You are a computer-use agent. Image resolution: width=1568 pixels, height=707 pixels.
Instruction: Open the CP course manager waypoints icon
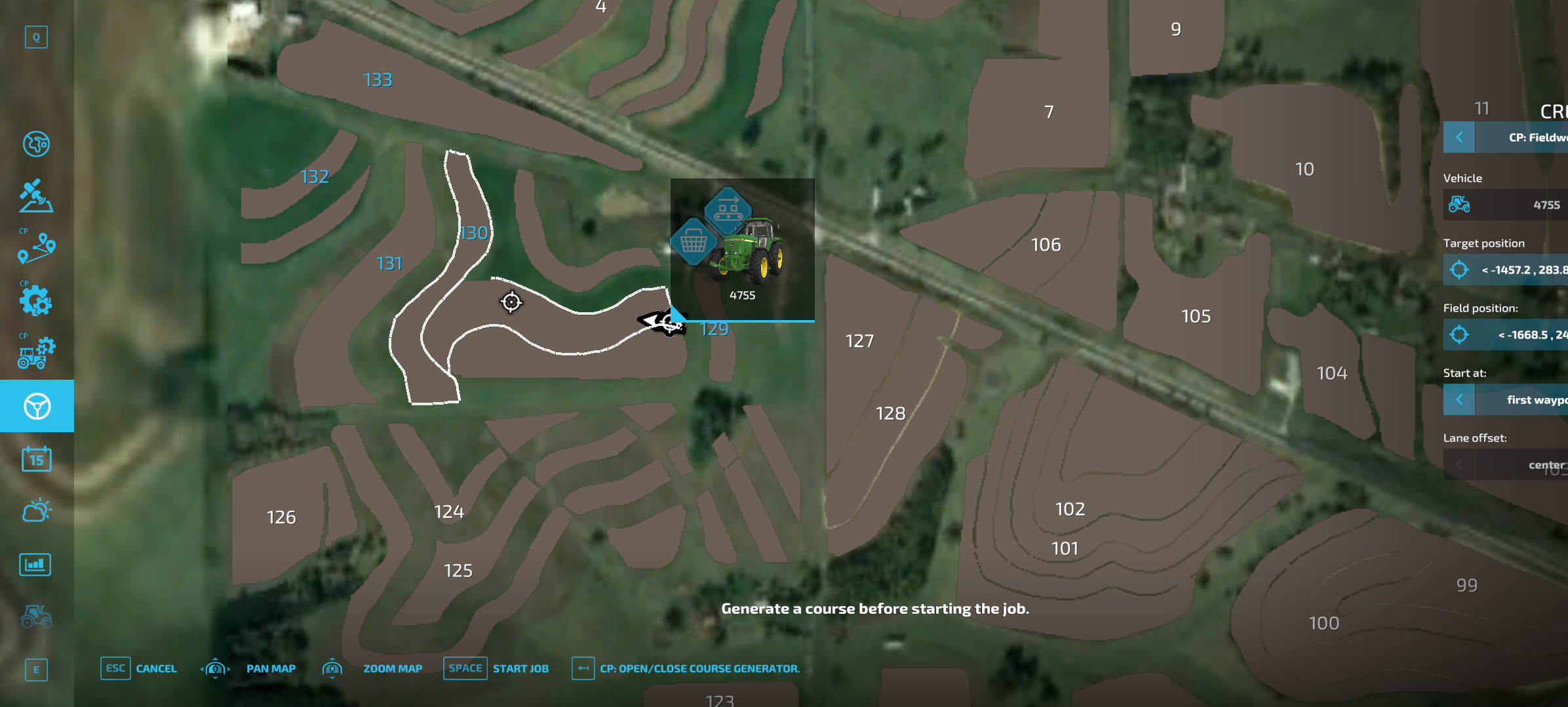pos(37,248)
